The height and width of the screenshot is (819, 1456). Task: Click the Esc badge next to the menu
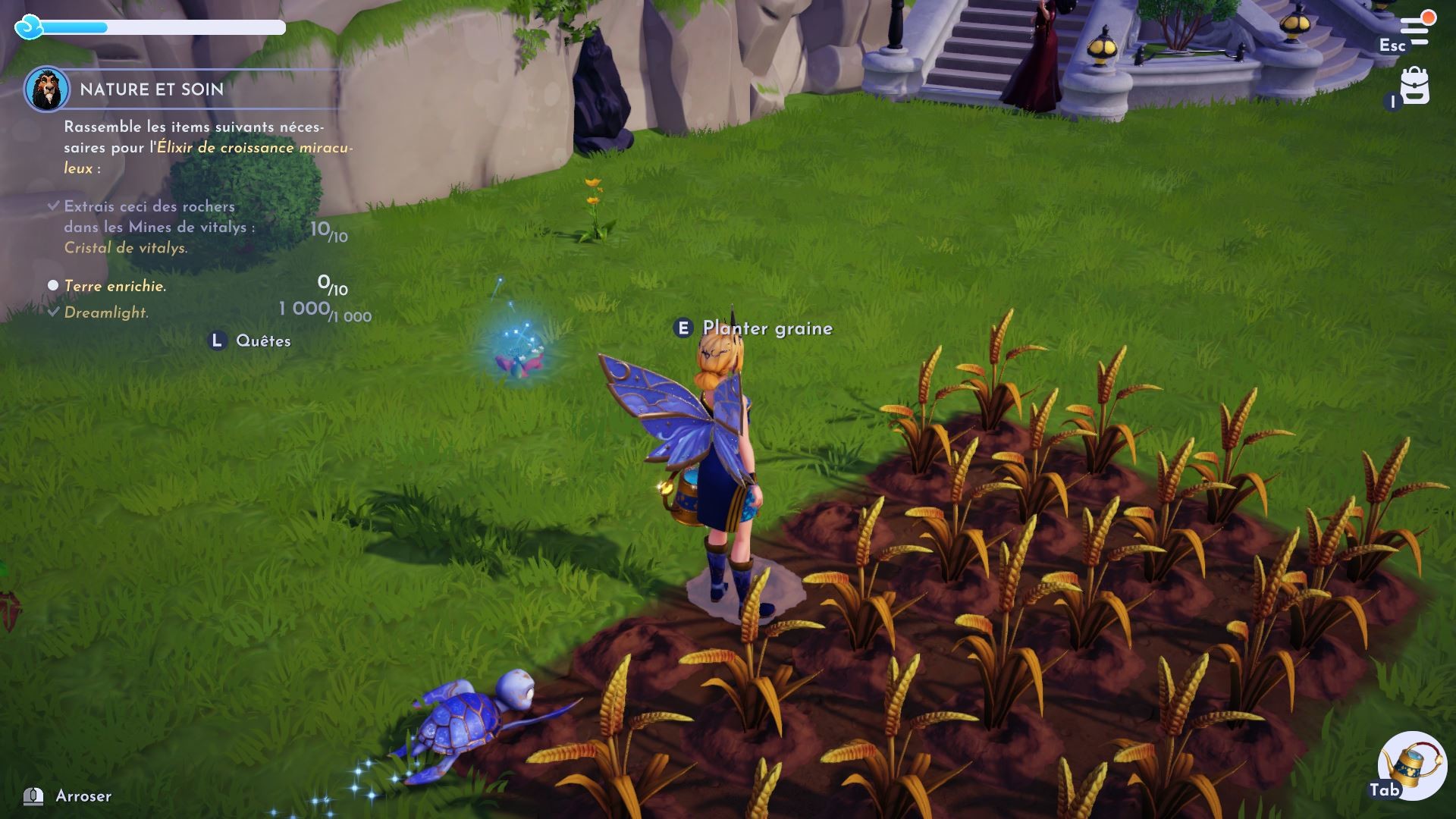pyautogui.click(x=1394, y=45)
